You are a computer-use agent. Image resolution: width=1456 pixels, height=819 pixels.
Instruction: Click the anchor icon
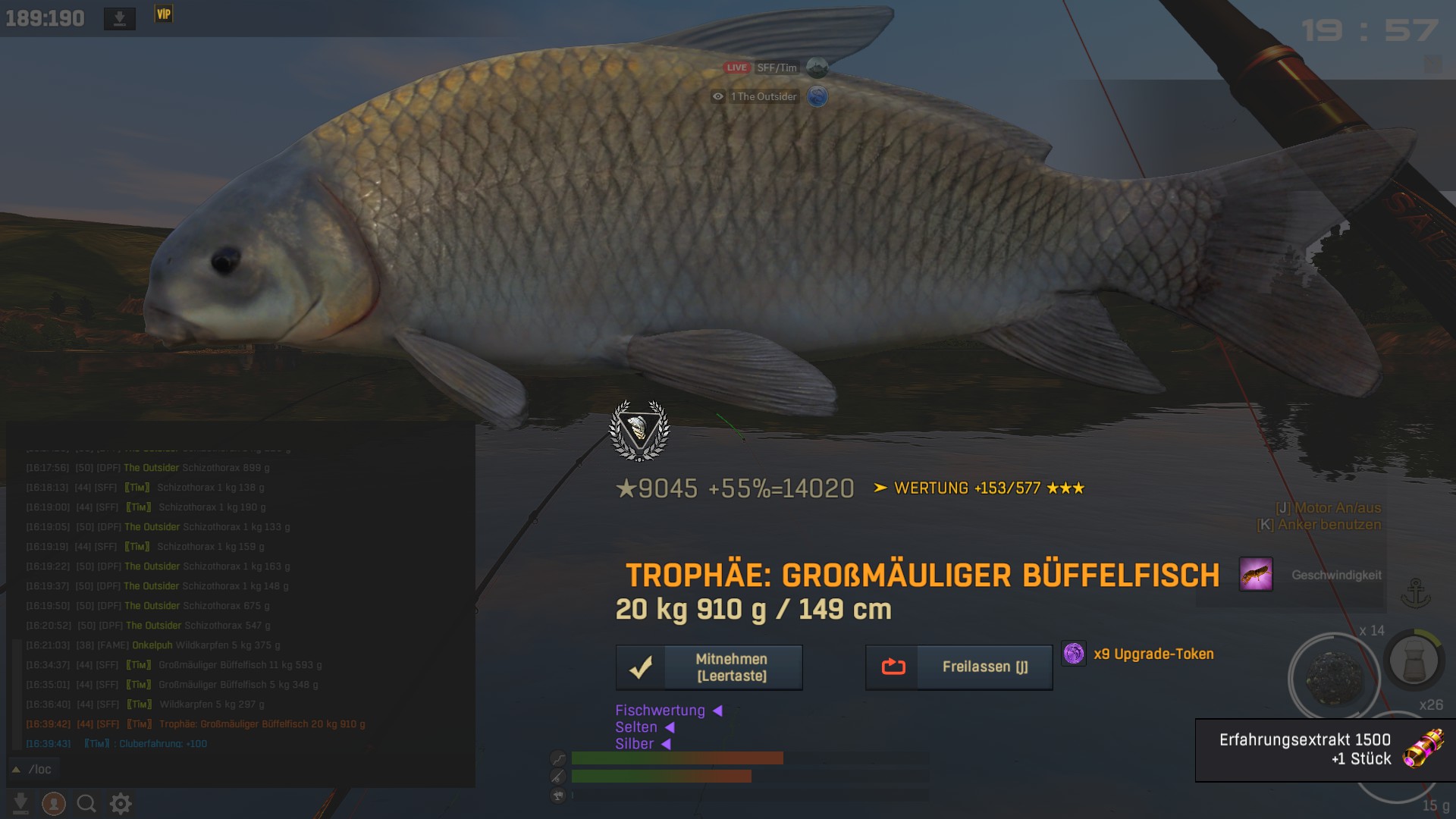click(x=1415, y=593)
